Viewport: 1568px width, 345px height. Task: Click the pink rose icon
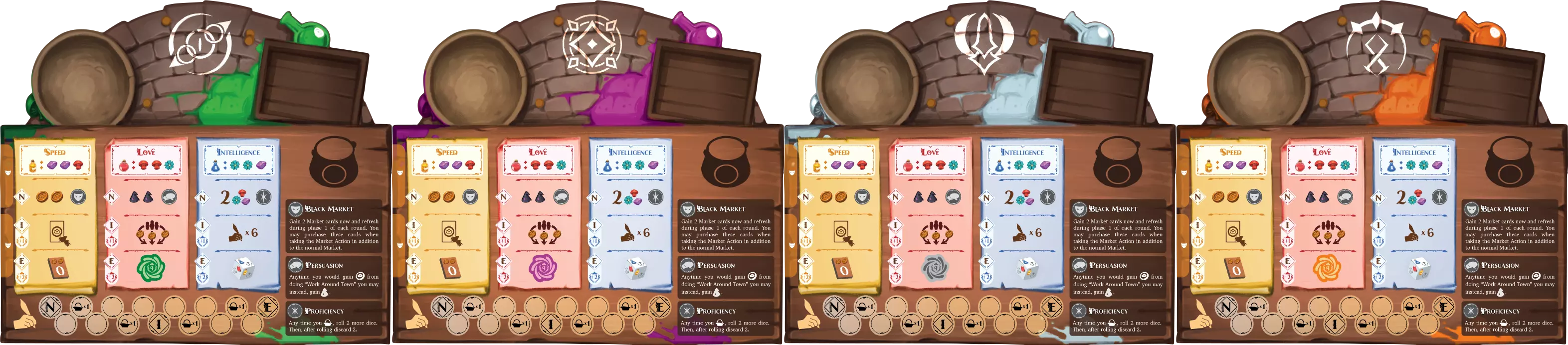(x=540, y=268)
